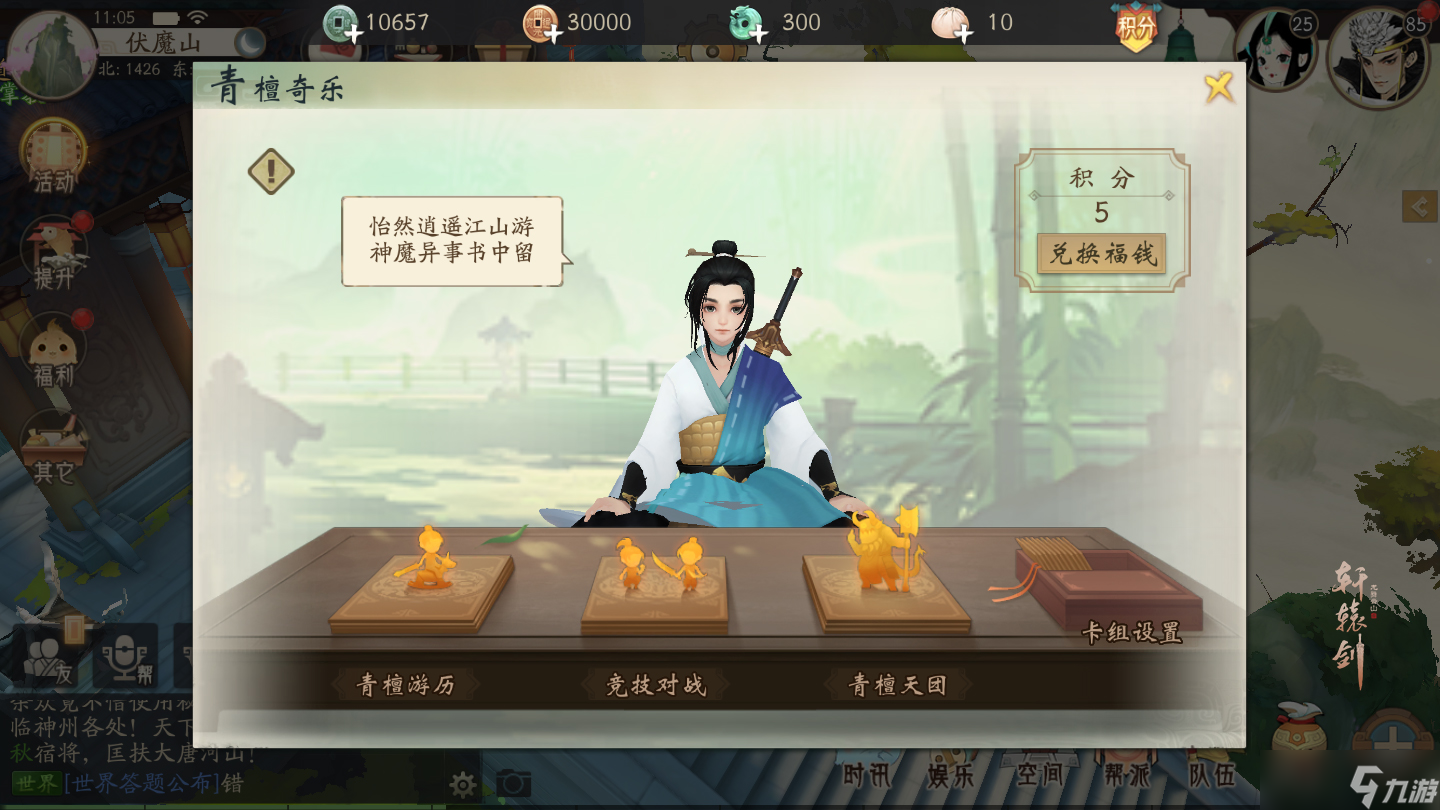
Task: Show the exclamation info tips
Action: point(271,171)
